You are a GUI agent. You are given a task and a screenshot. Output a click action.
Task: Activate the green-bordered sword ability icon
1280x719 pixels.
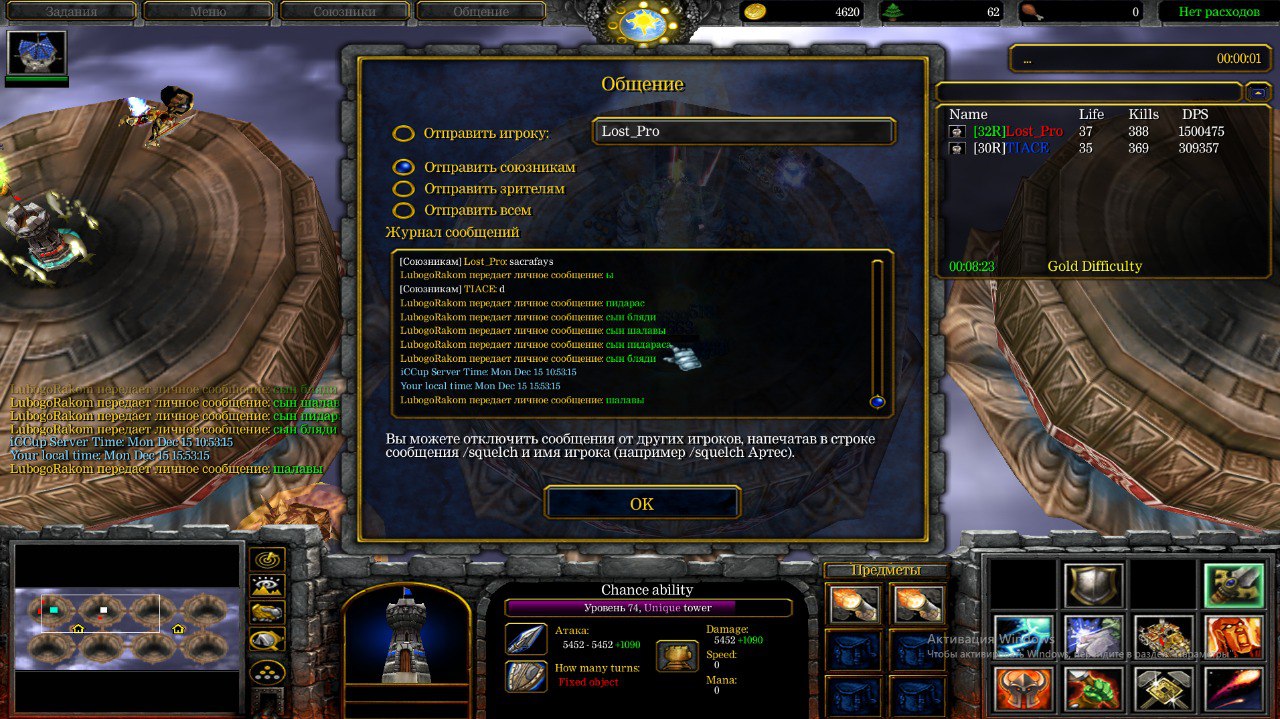tap(1233, 585)
